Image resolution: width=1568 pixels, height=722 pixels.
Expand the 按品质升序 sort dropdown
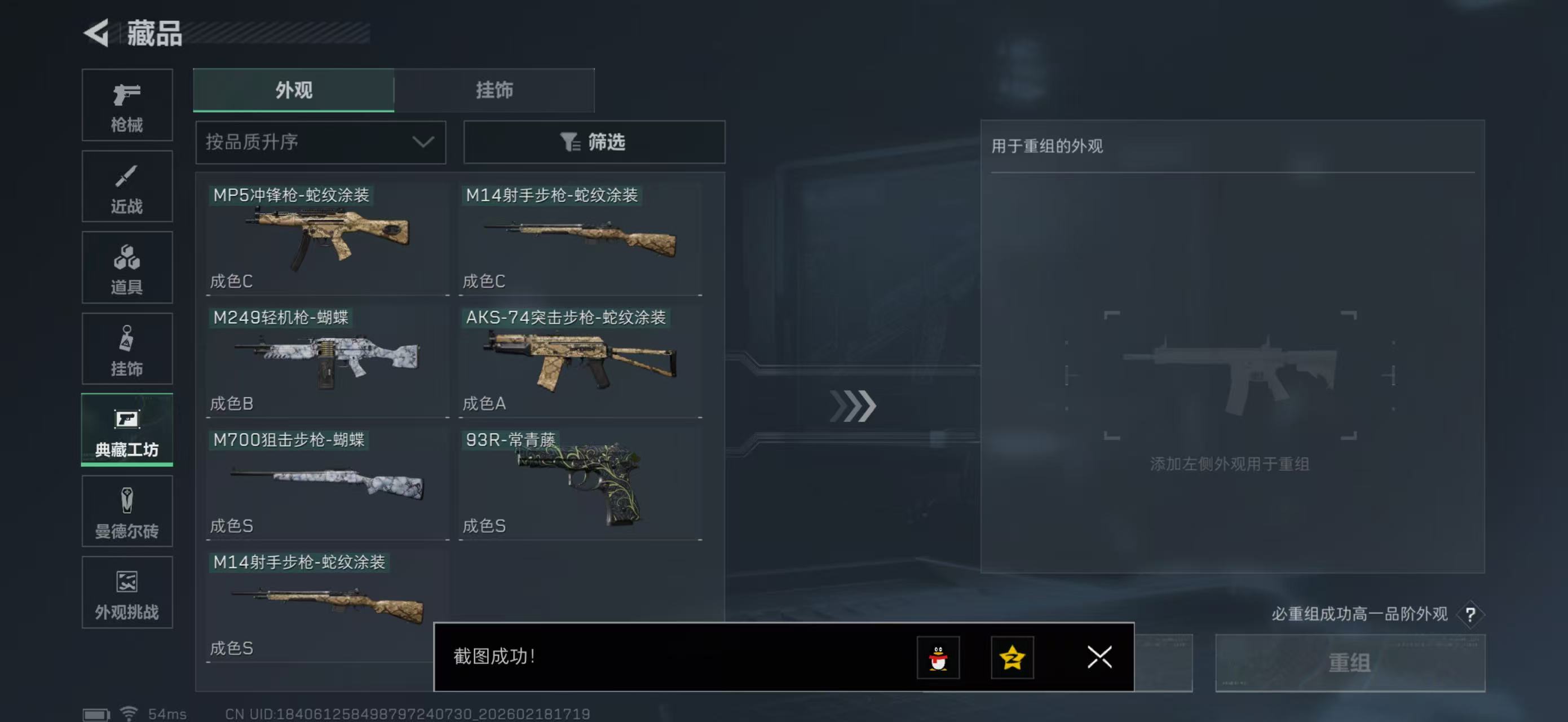click(320, 142)
